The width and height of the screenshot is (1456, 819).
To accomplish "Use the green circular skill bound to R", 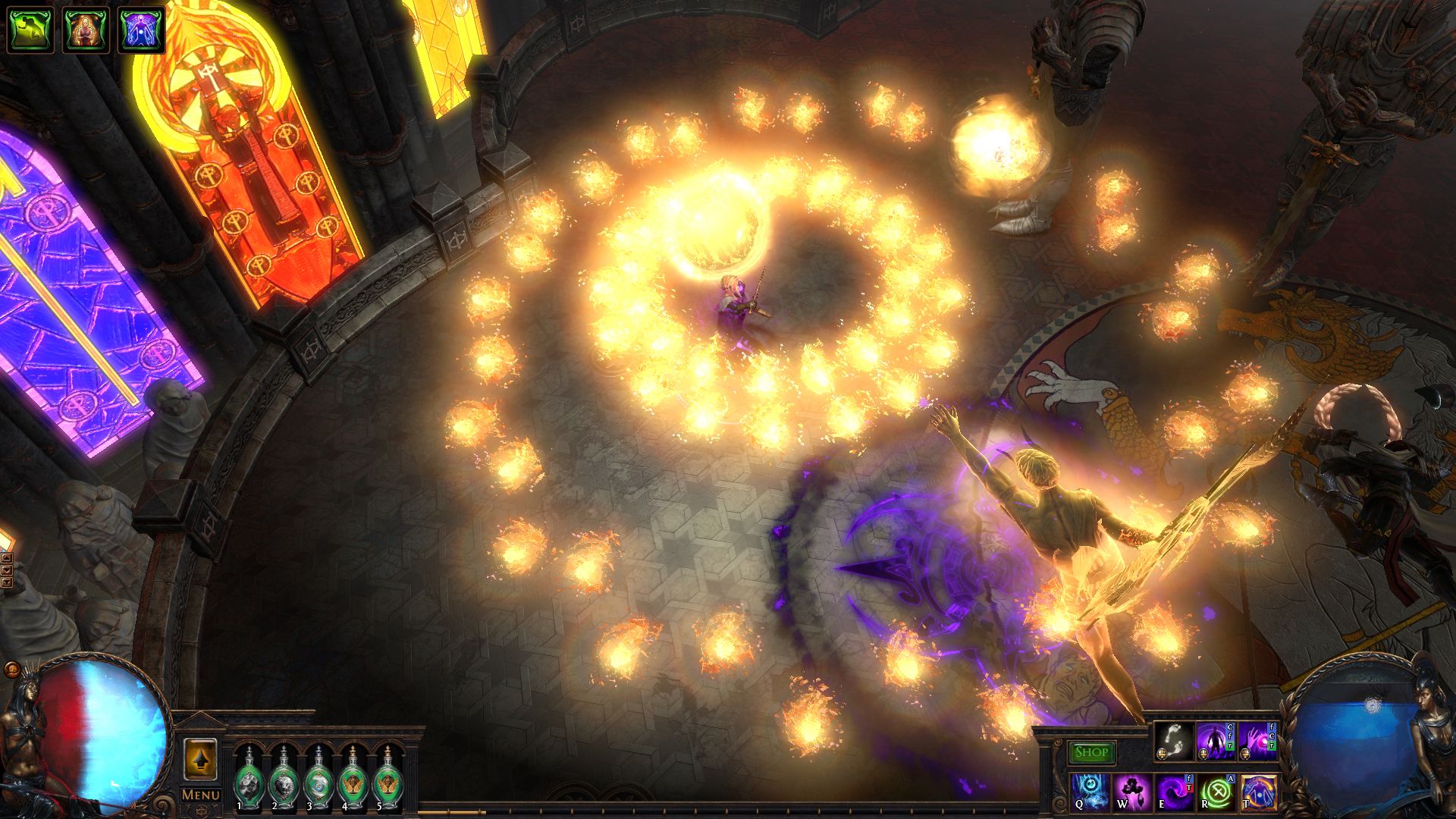I will pyautogui.click(x=1217, y=793).
